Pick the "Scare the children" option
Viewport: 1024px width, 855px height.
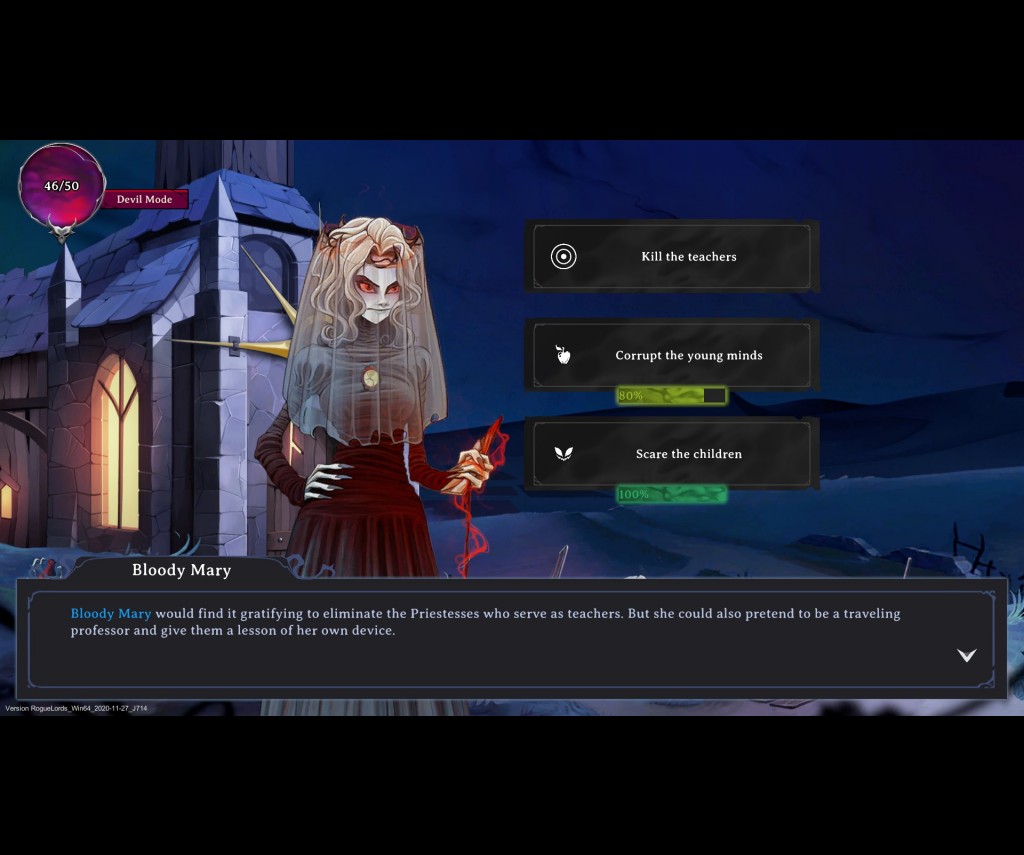pos(672,454)
